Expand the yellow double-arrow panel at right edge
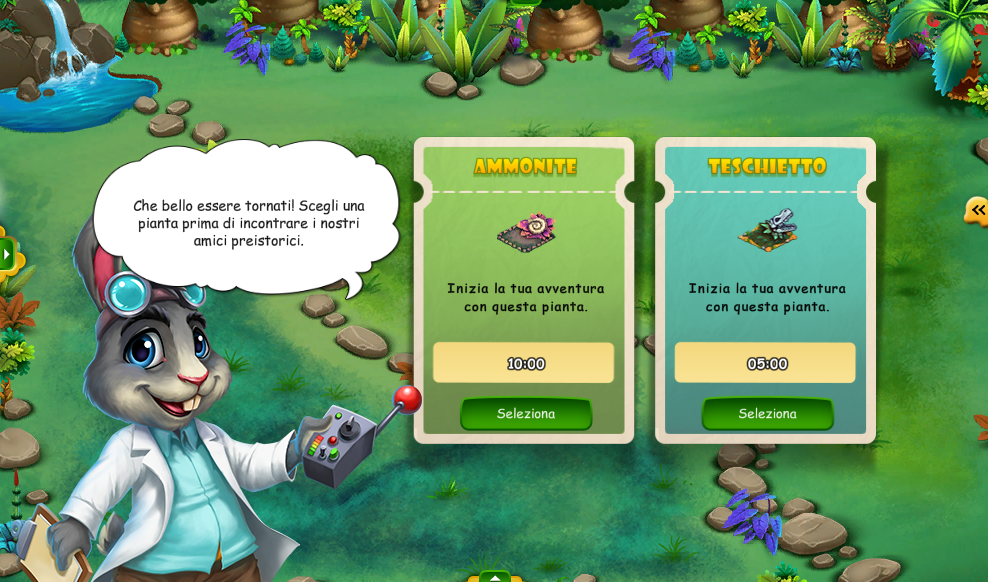 click(x=977, y=210)
